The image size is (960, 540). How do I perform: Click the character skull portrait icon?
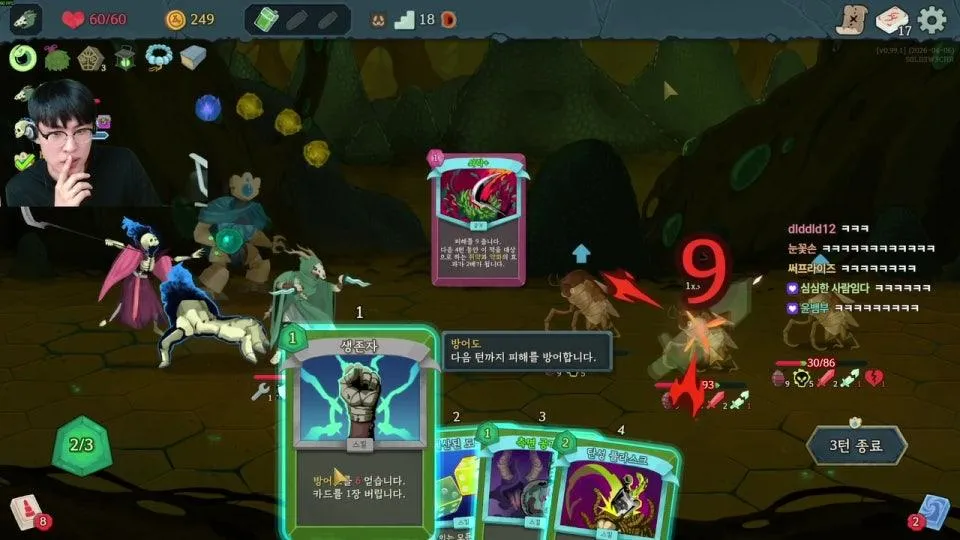(26, 19)
